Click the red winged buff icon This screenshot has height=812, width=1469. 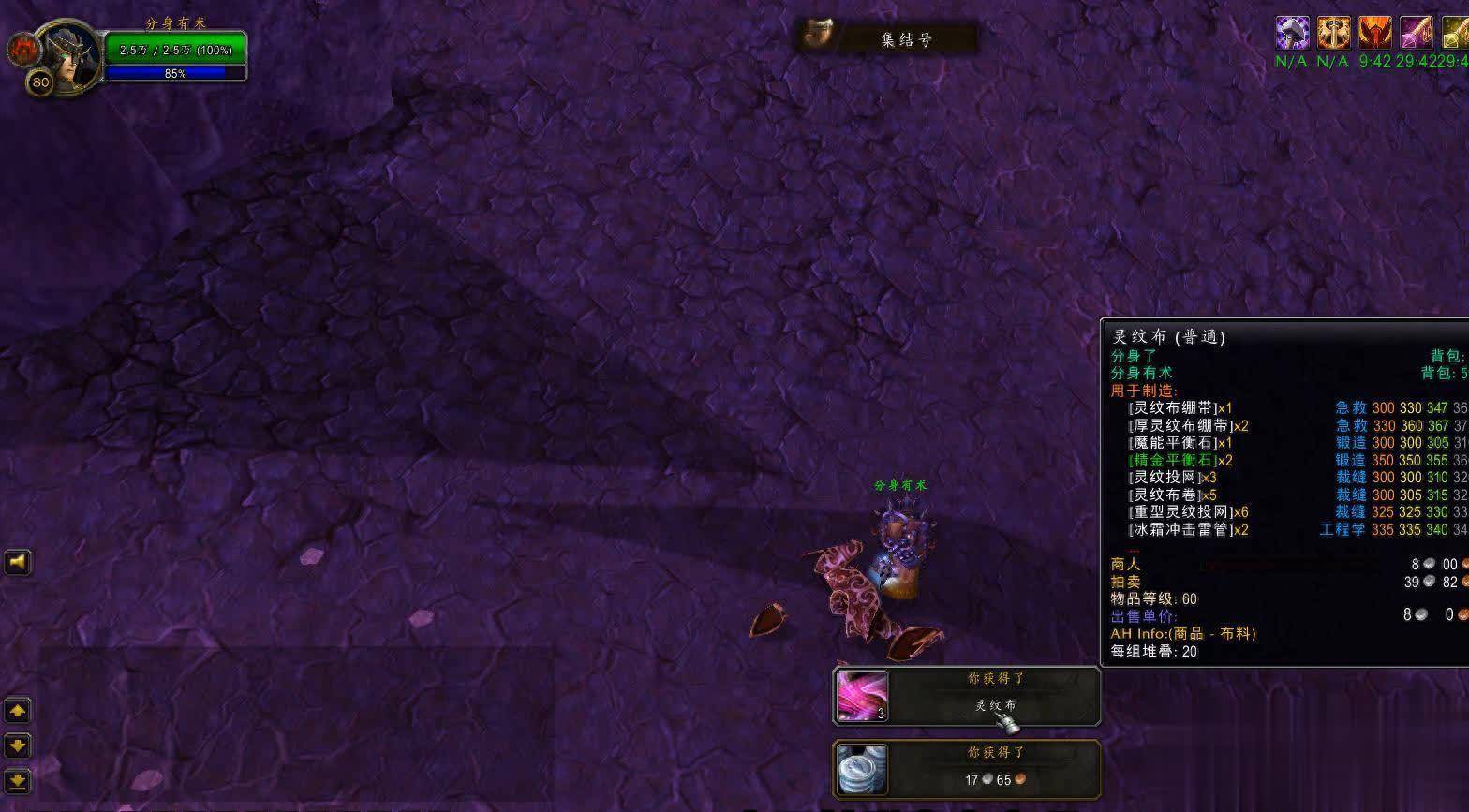coord(1374,34)
